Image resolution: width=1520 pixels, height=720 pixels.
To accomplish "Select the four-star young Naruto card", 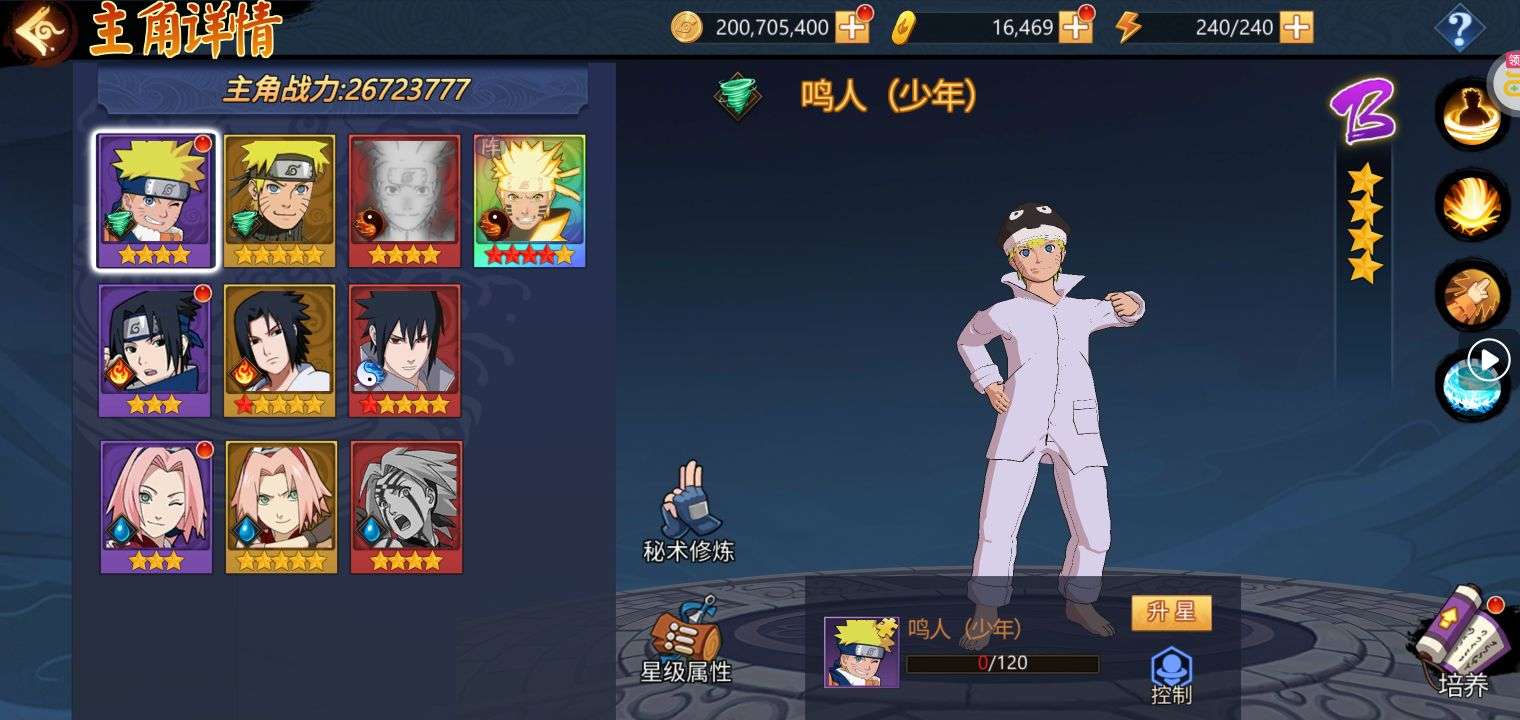I will [x=155, y=201].
